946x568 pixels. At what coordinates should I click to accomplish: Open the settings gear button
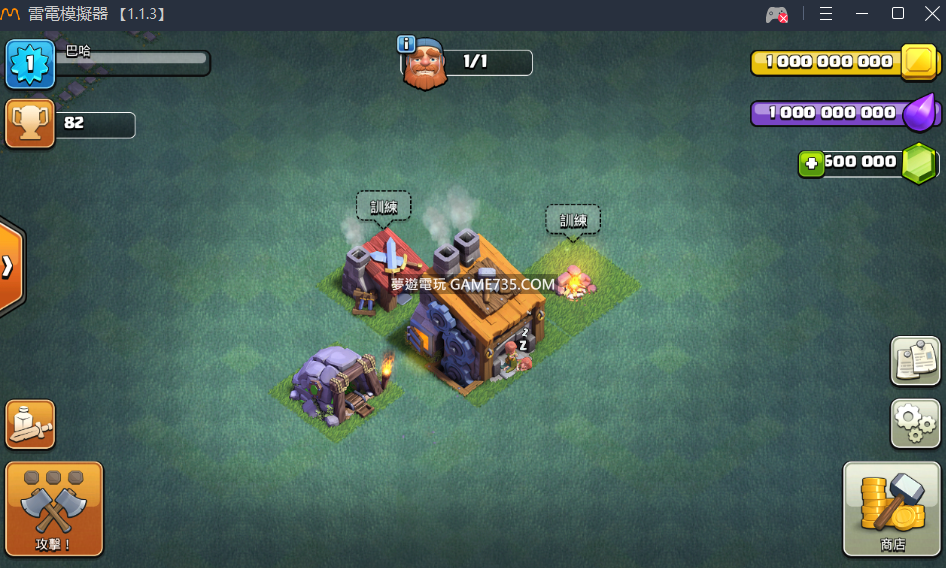915,424
